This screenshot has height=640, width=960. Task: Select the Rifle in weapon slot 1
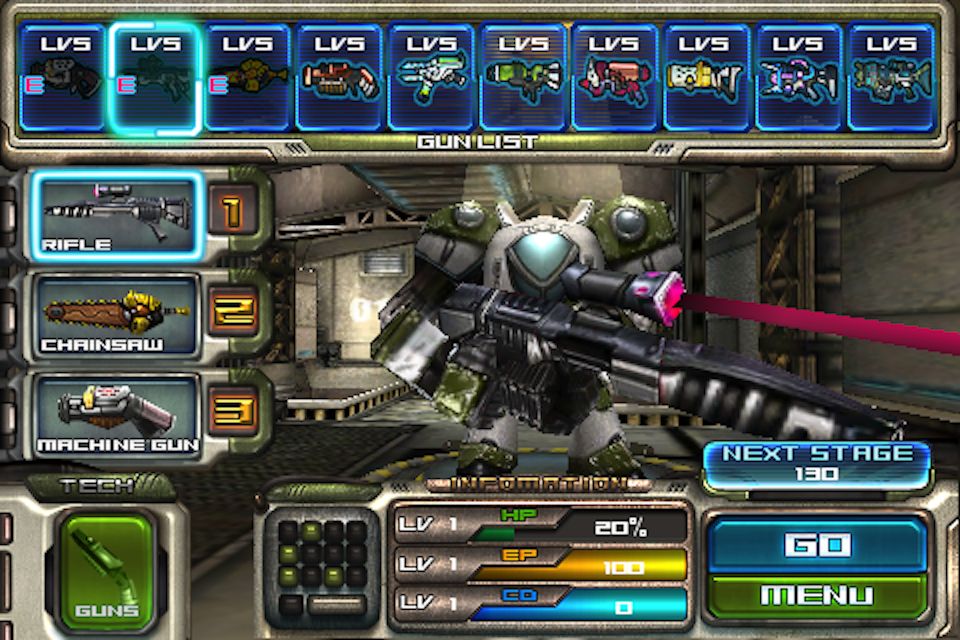(118, 216)
